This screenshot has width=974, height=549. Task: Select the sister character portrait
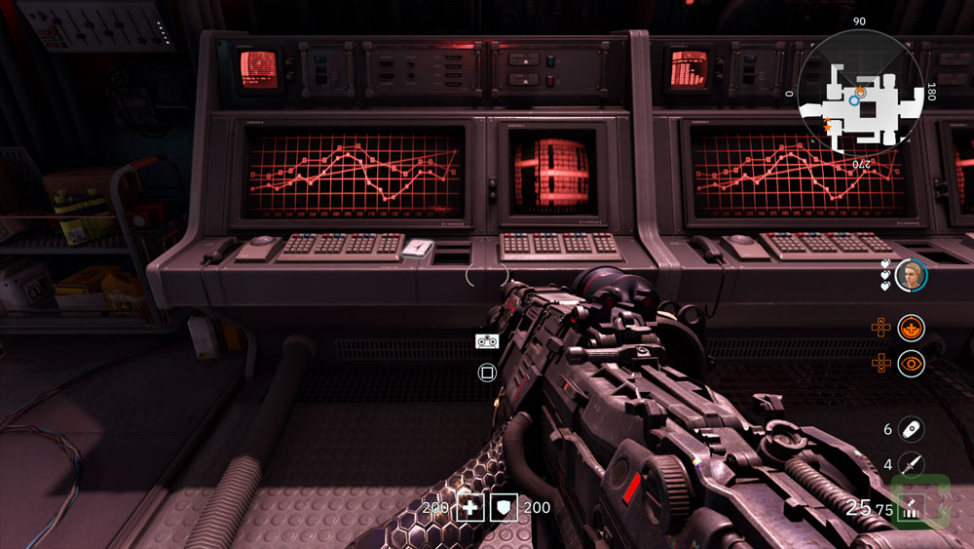pyautogui.click(x=910, y=275)
